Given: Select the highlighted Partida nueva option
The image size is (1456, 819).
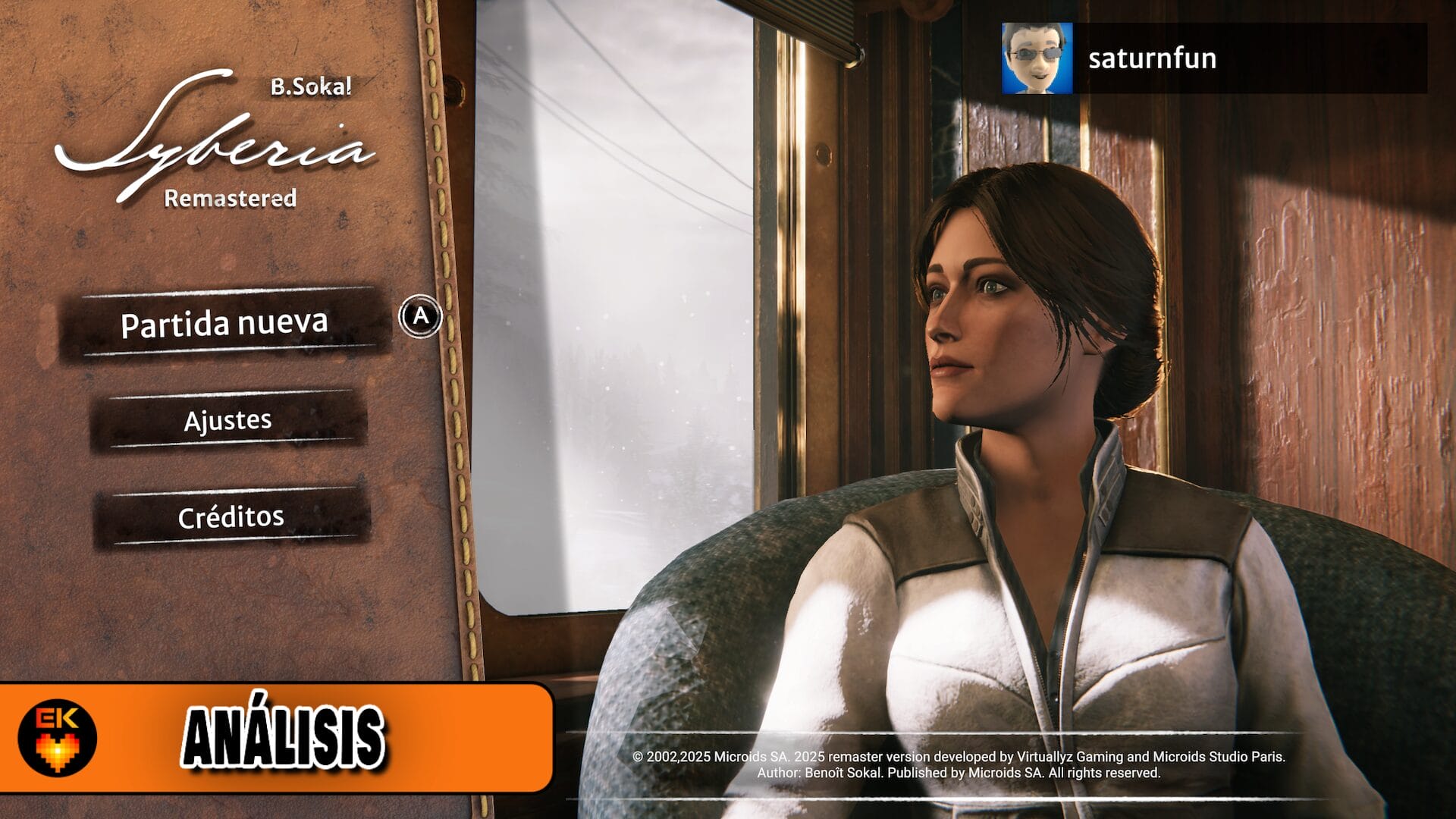Looking at the screenshot, I should 224,322.
